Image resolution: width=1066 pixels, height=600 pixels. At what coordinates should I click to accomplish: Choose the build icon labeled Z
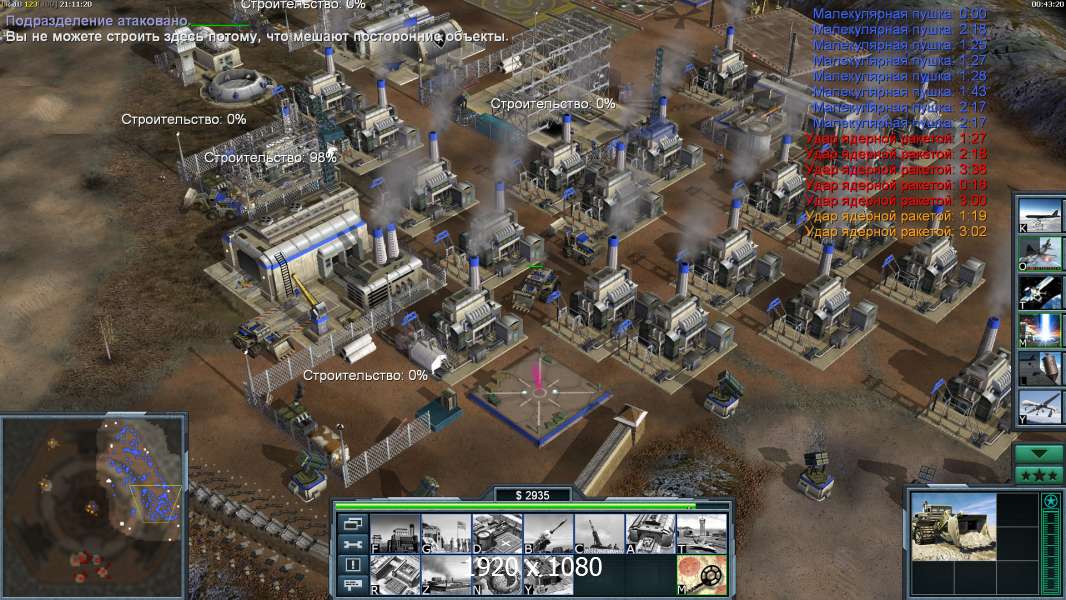tap(446, 575)
